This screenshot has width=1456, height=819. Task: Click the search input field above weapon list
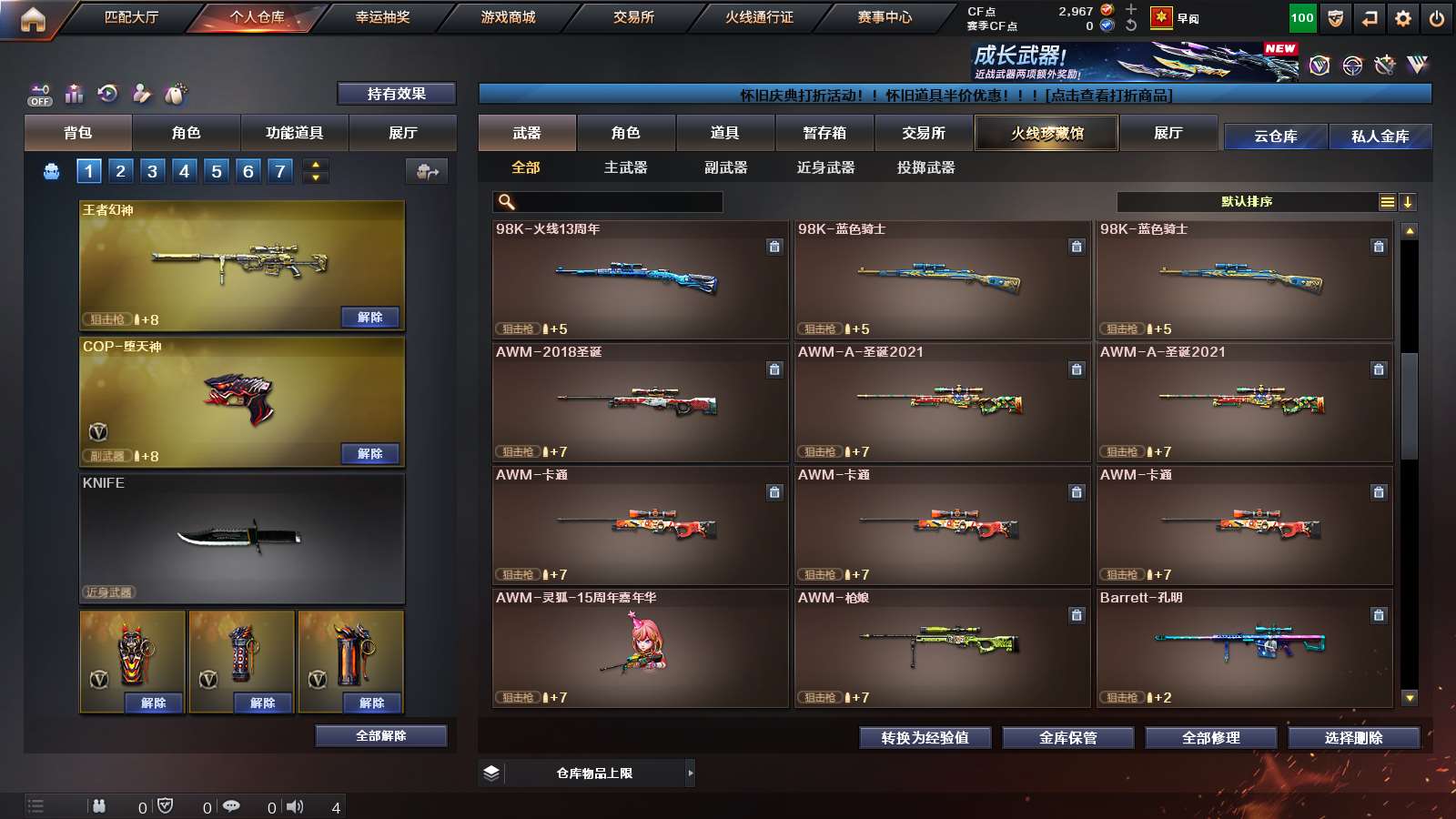tap(608, 201)
